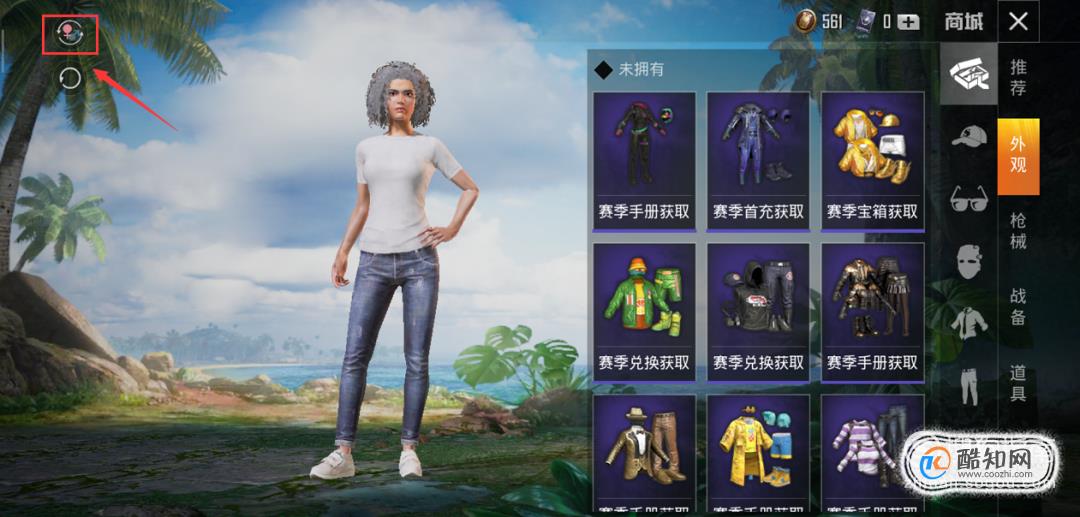Choose the blue 赛季首充获取 racing suit
1080x517 pixels.
(758, 160)
